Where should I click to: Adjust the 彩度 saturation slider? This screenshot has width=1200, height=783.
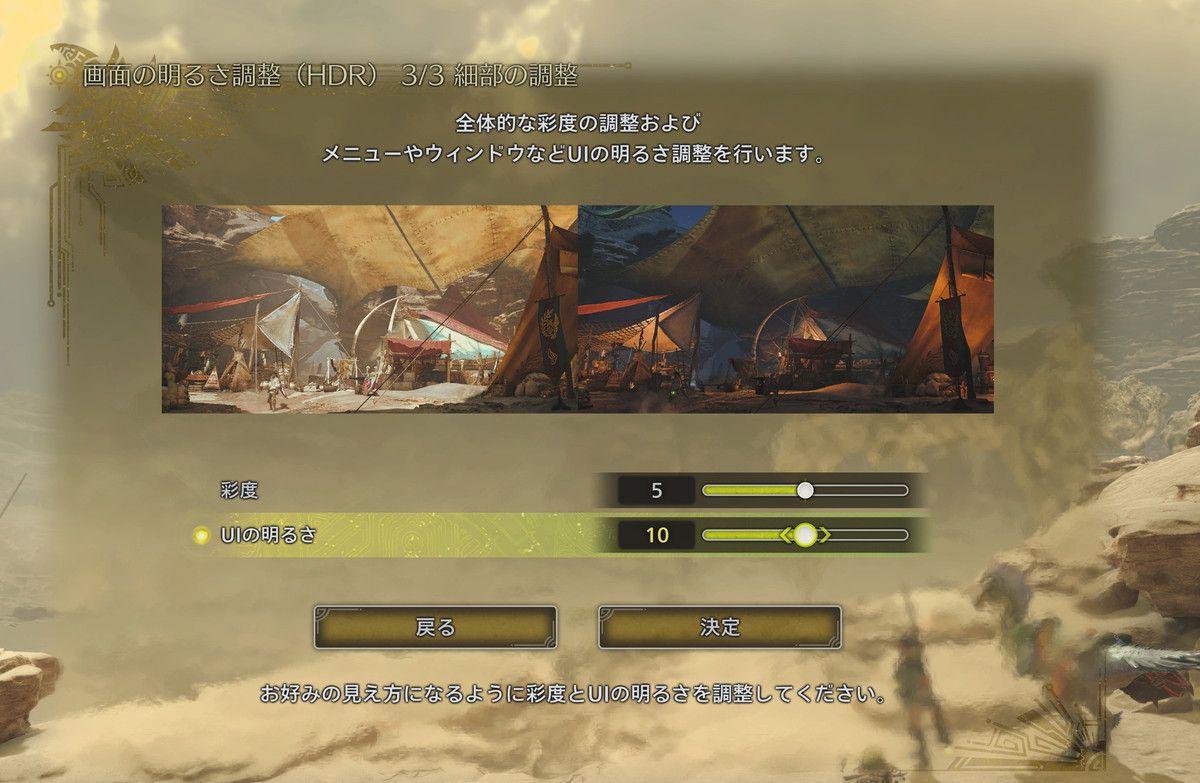click(805, 490)
